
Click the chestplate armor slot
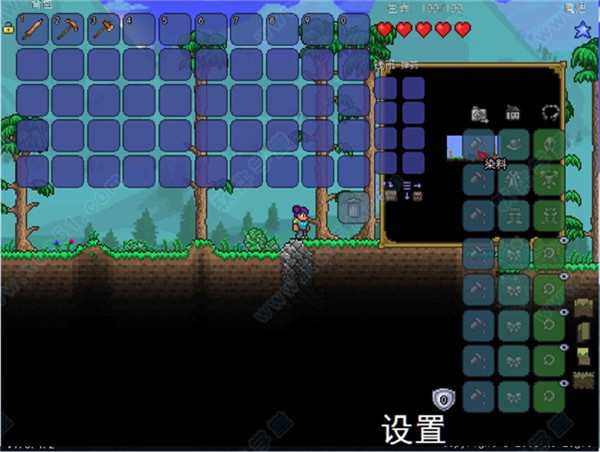[547, 180]
